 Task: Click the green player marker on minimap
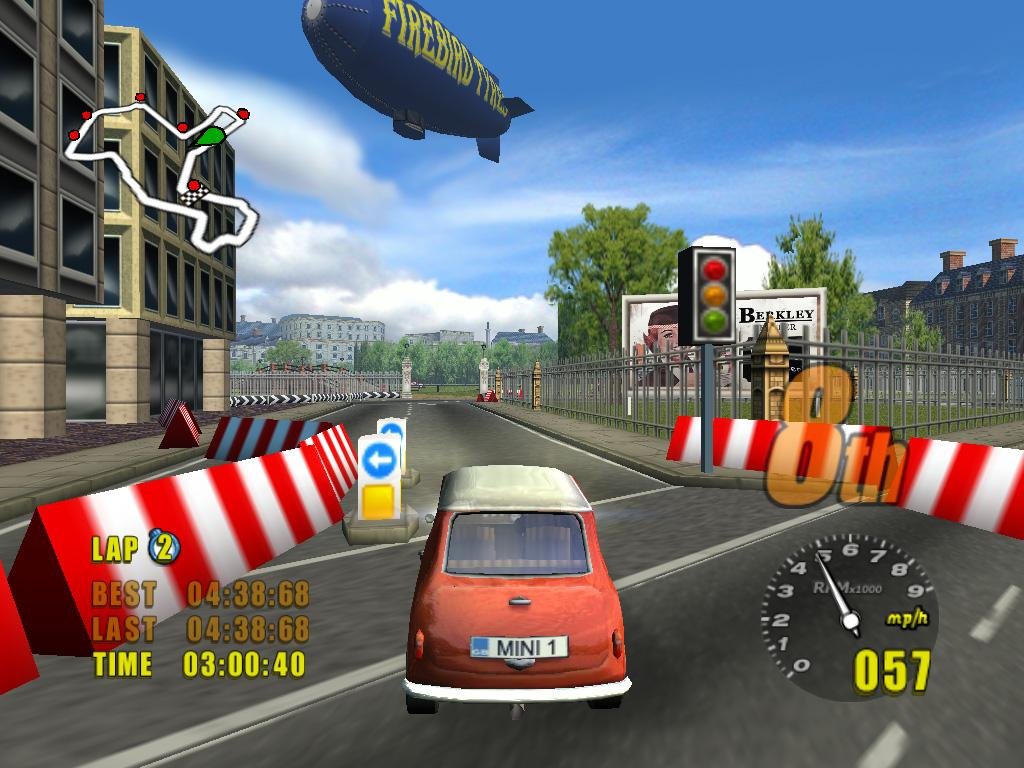point(210,136)
